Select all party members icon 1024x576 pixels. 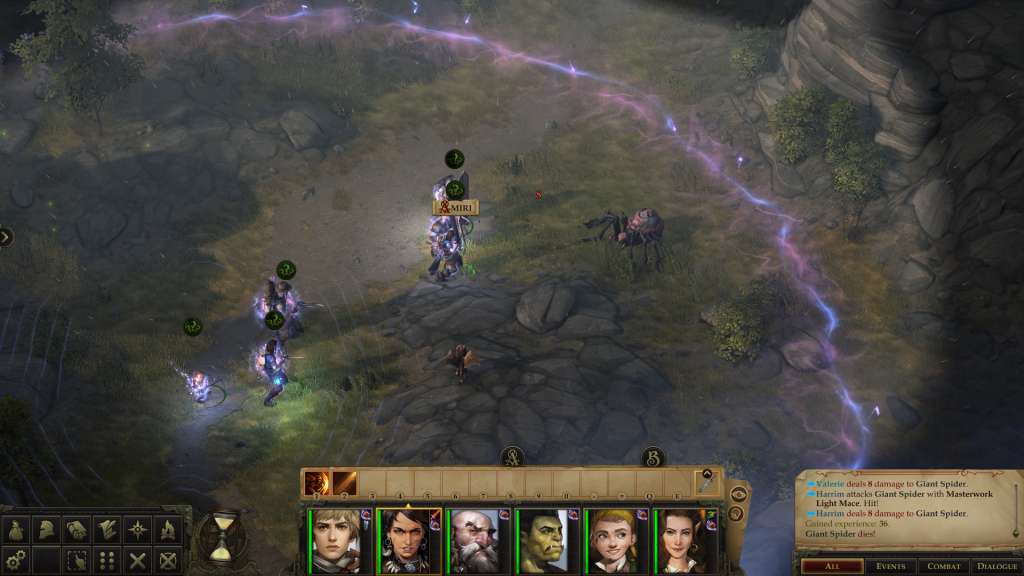(76, 560)
